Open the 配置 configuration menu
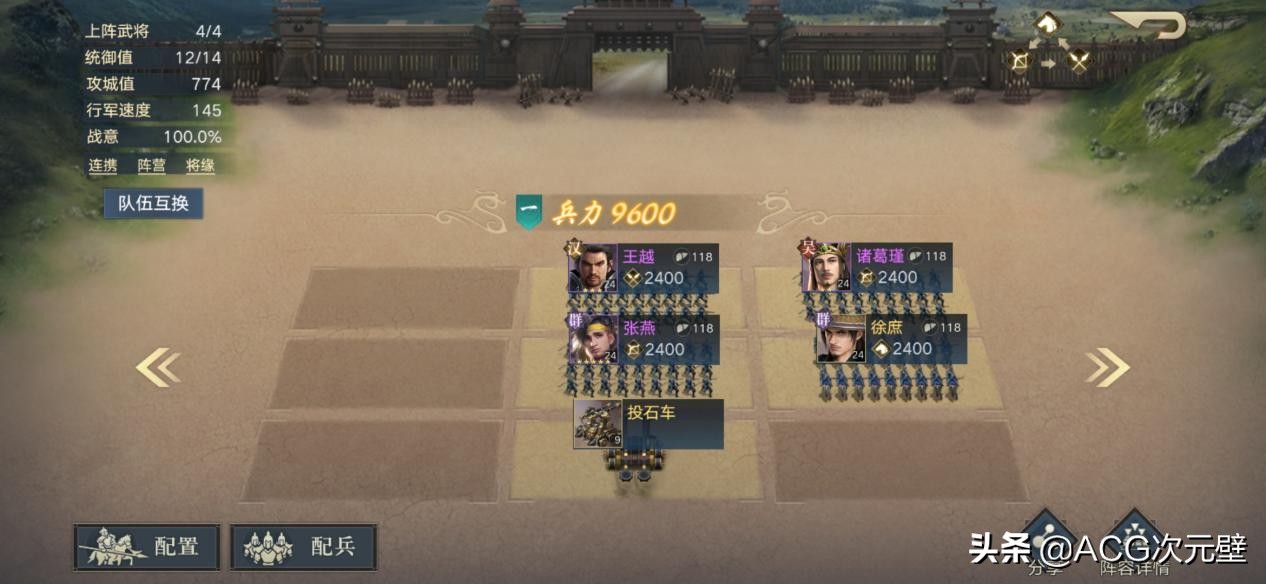The width and height of the screenshot is (1266, 584). pyautogui.click(x=148, y=547)
